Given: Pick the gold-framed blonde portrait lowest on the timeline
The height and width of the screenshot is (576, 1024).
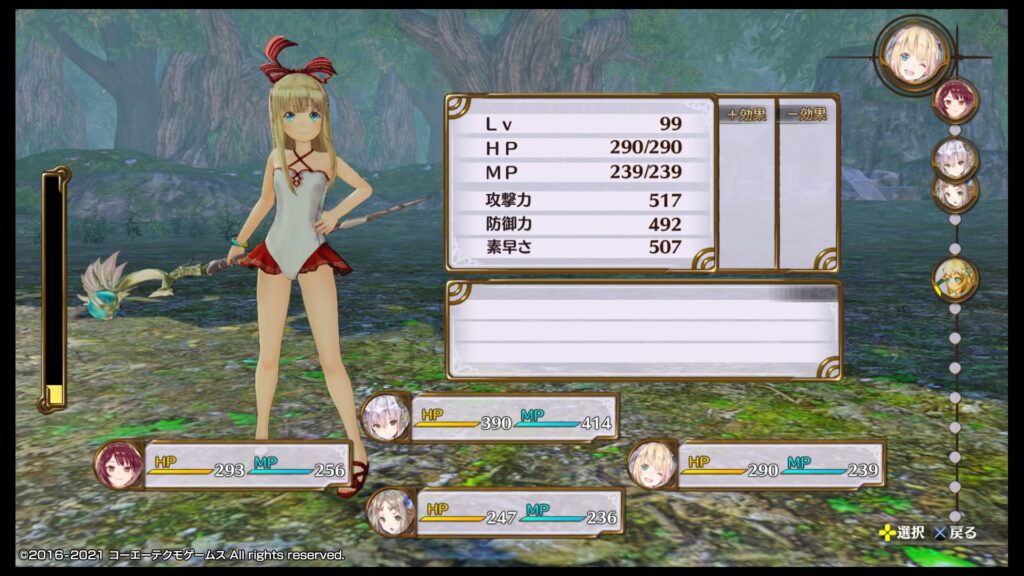Looking at the screenshot, I should (955, 277).
